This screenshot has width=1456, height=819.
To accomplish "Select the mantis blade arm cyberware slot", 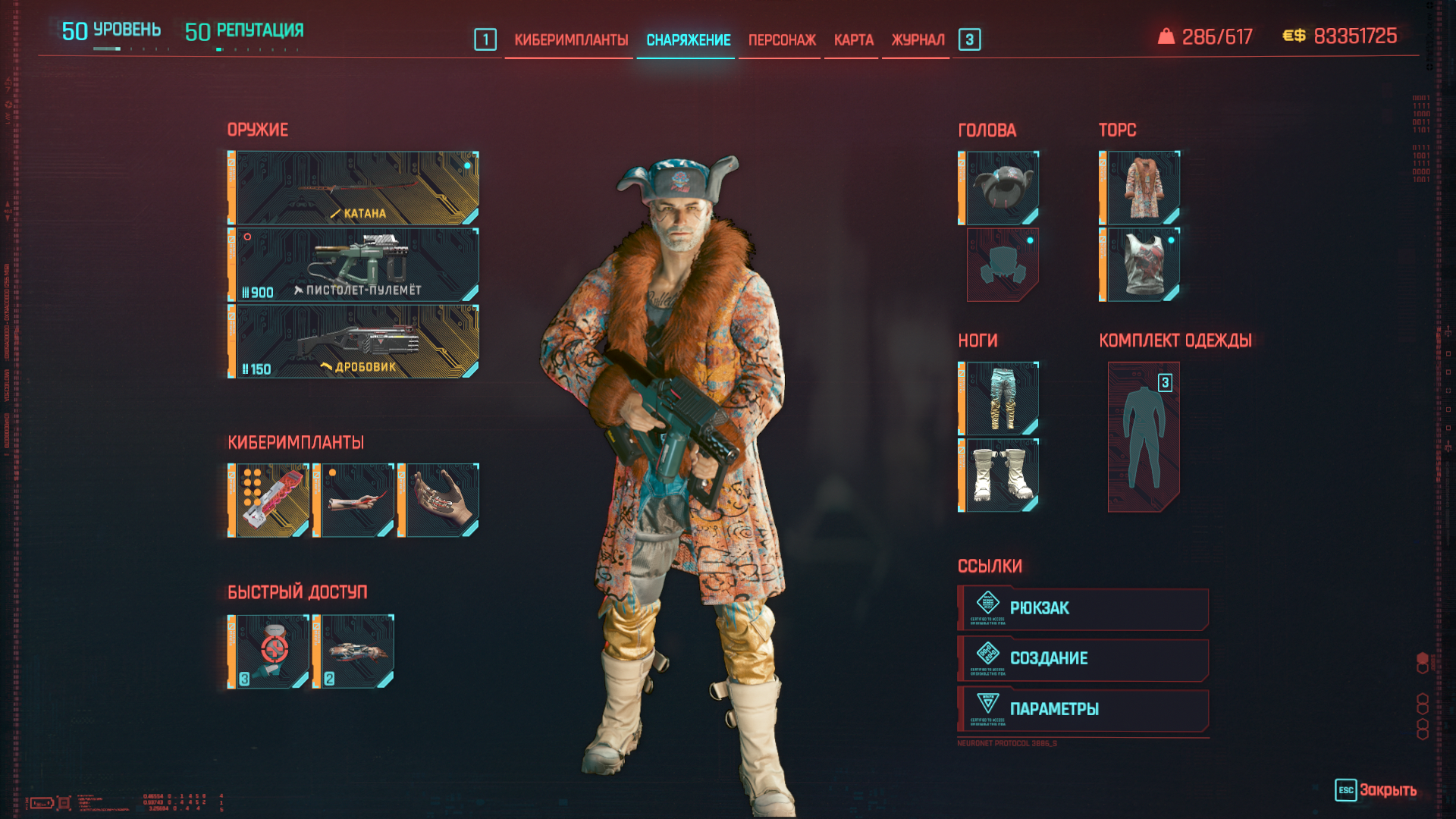I will click(354, 500).
